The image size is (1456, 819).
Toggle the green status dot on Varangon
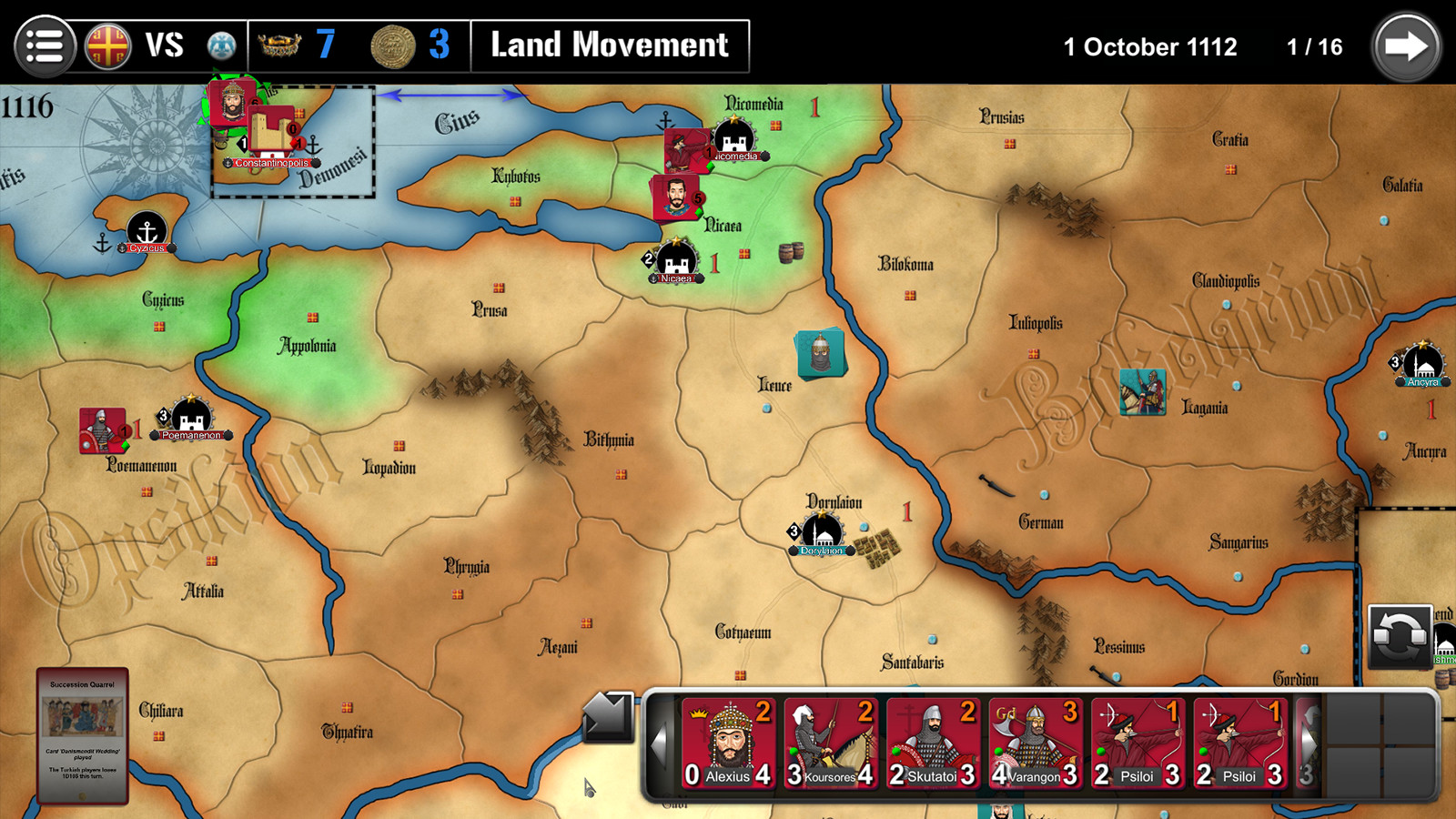click(x=997, y=752)
